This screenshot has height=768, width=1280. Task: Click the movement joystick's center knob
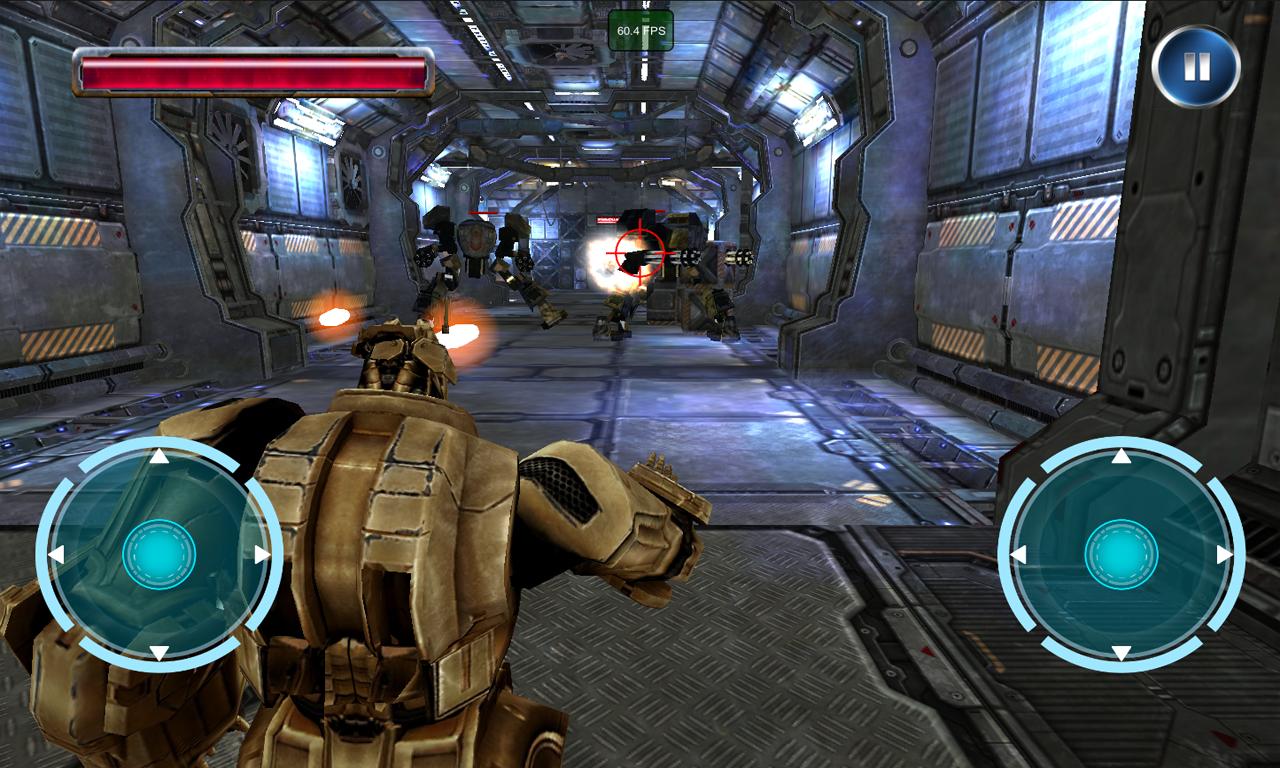tap(159, 554)
